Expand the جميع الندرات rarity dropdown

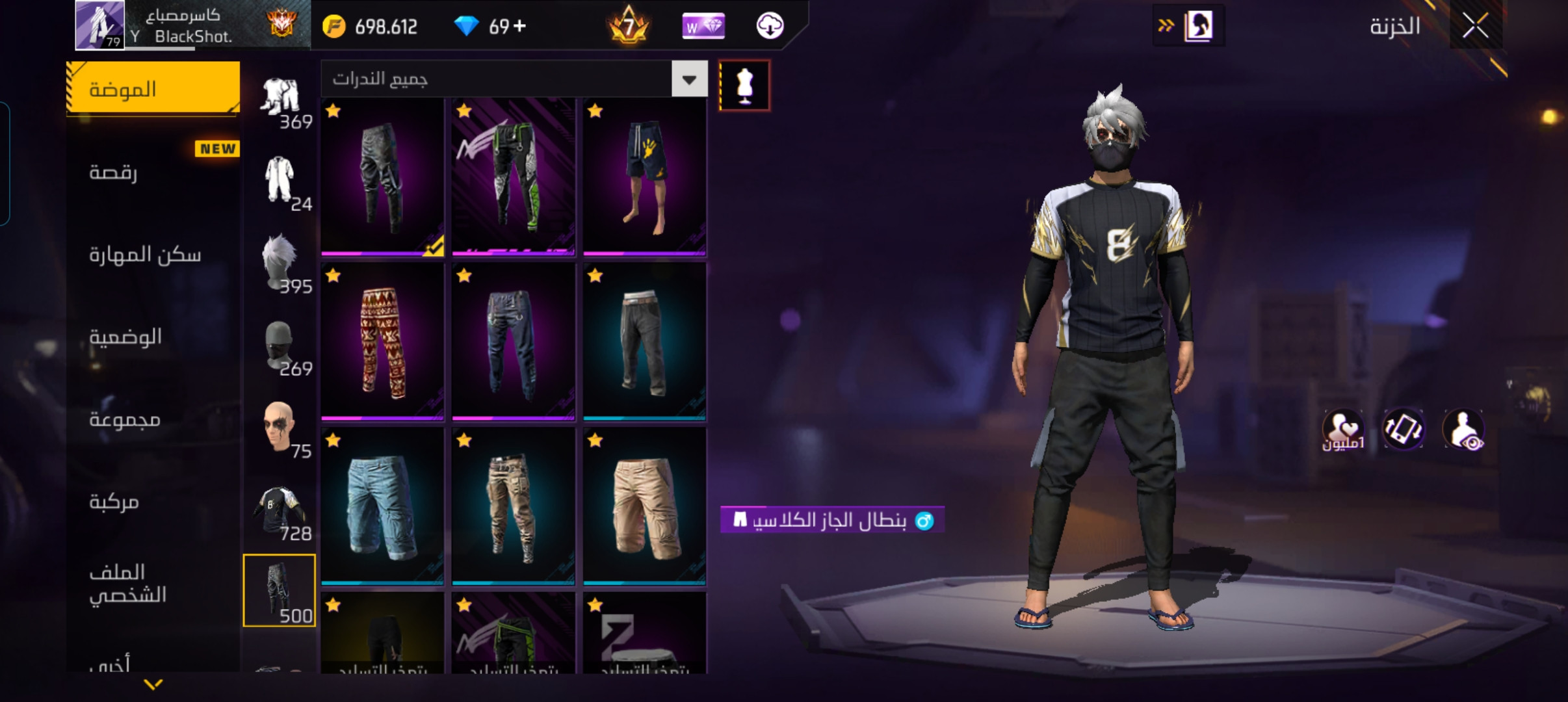[689, 79]
